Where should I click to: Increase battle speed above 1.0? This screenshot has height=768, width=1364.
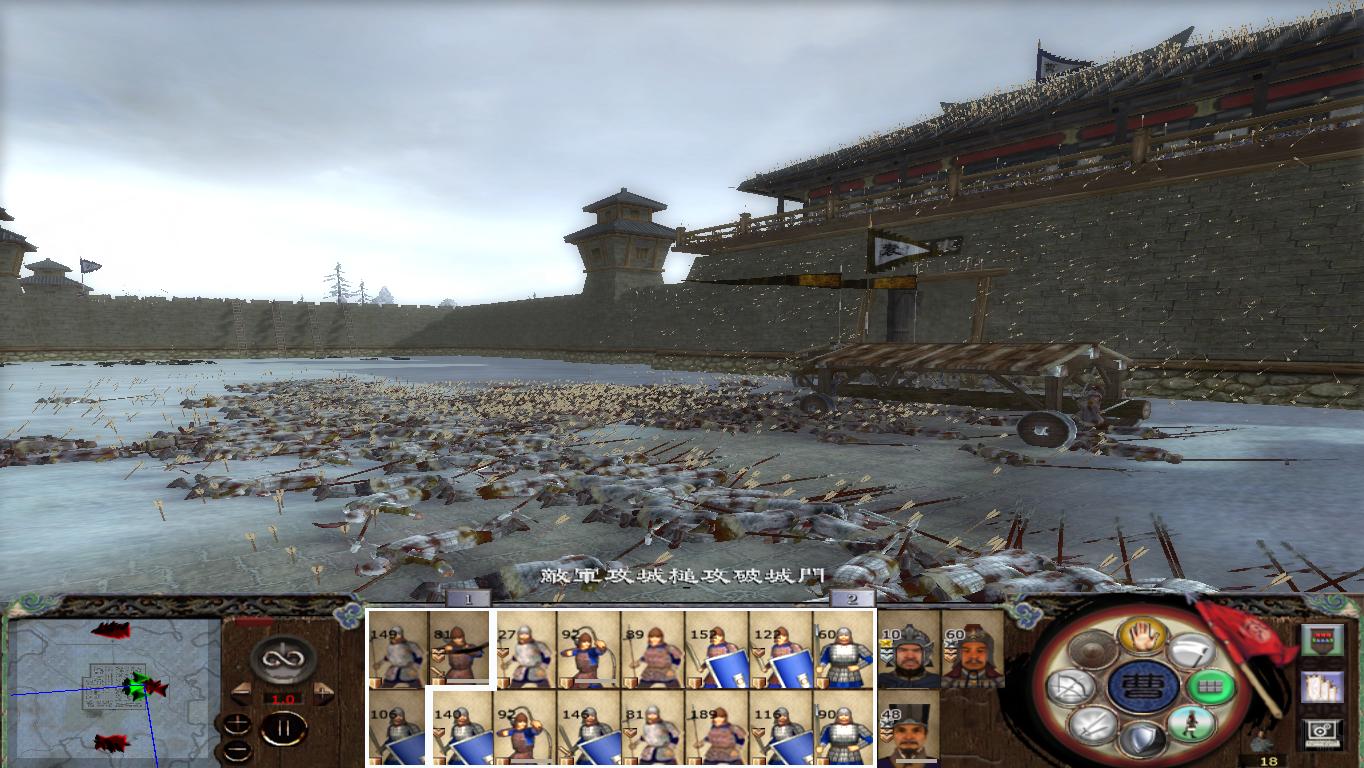click(x=323, y=693)
